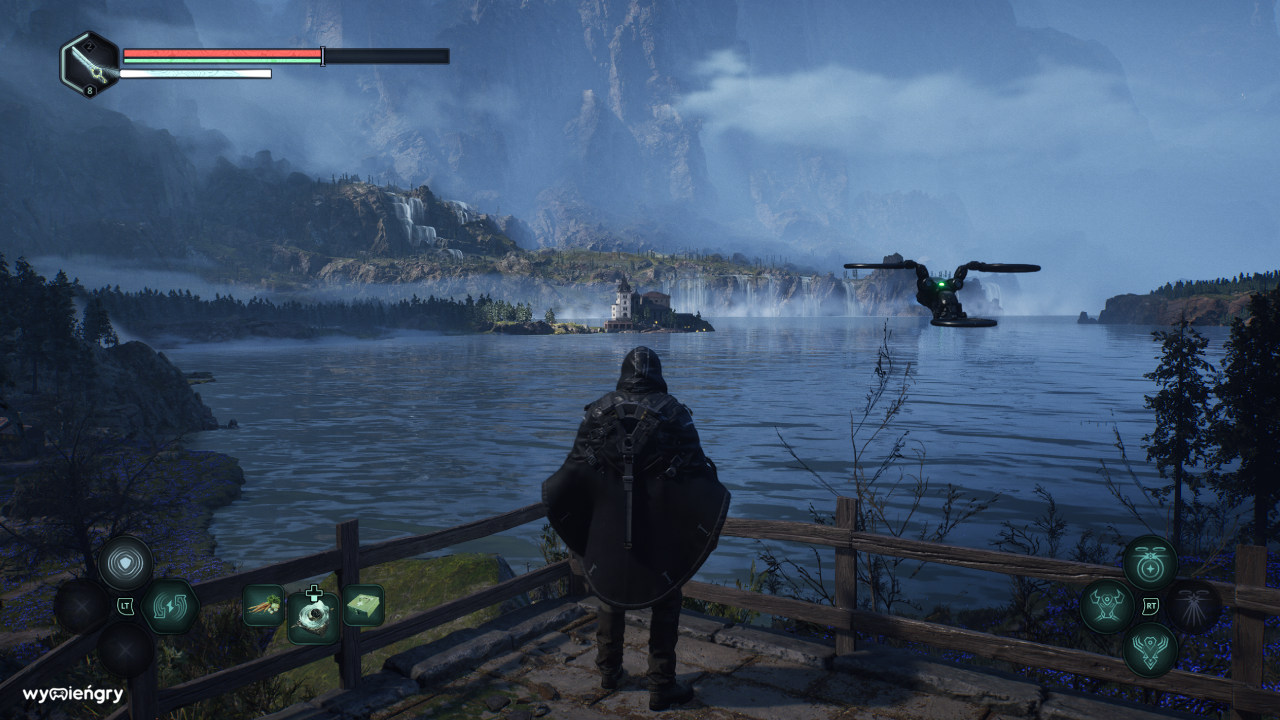The image size is (1280, 720).
Task: Select the healing bandage consumable slot
Action: click(x=313, y=613)
